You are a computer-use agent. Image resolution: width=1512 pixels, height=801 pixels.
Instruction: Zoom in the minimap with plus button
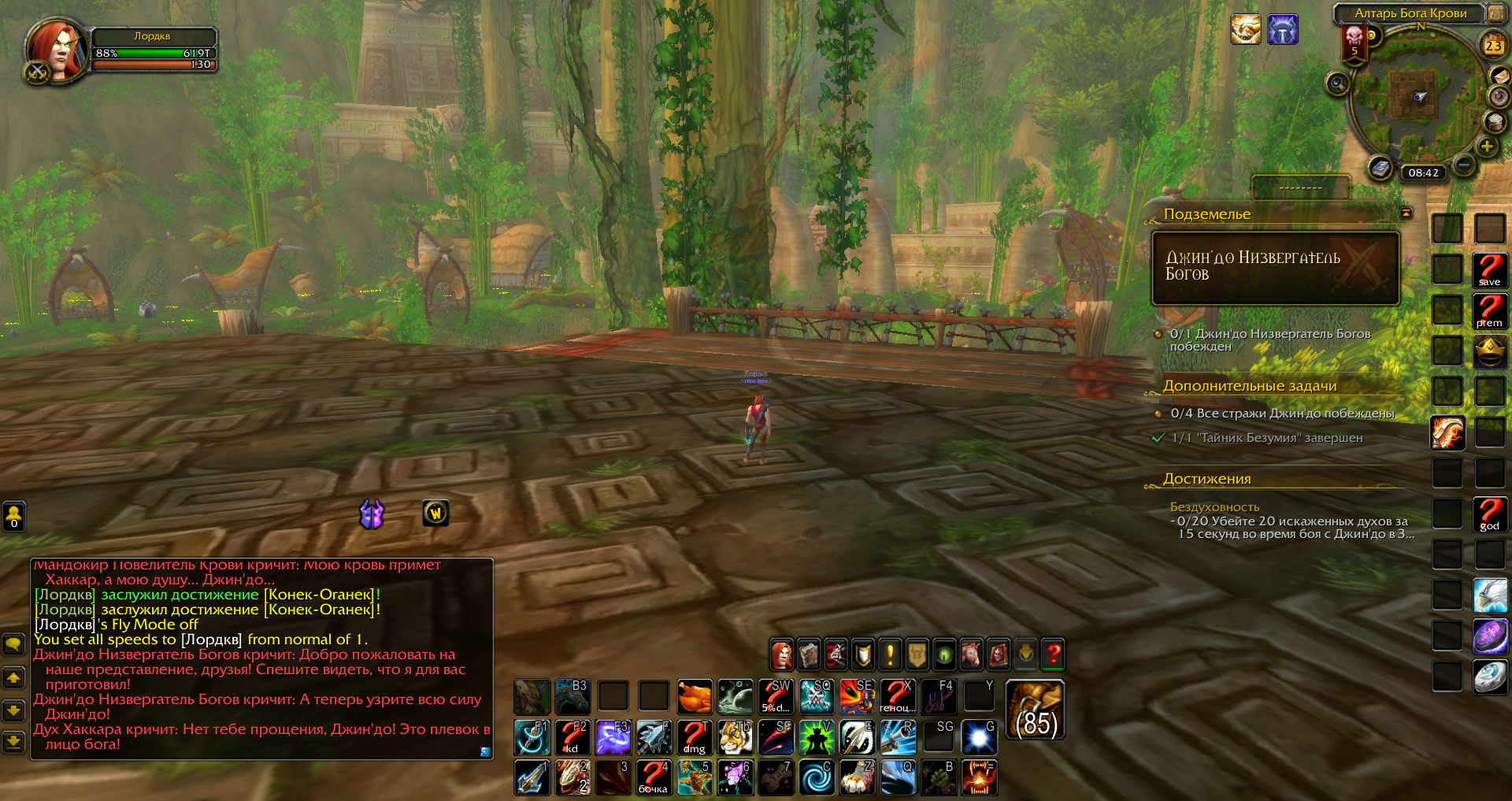pos(1487,146)
